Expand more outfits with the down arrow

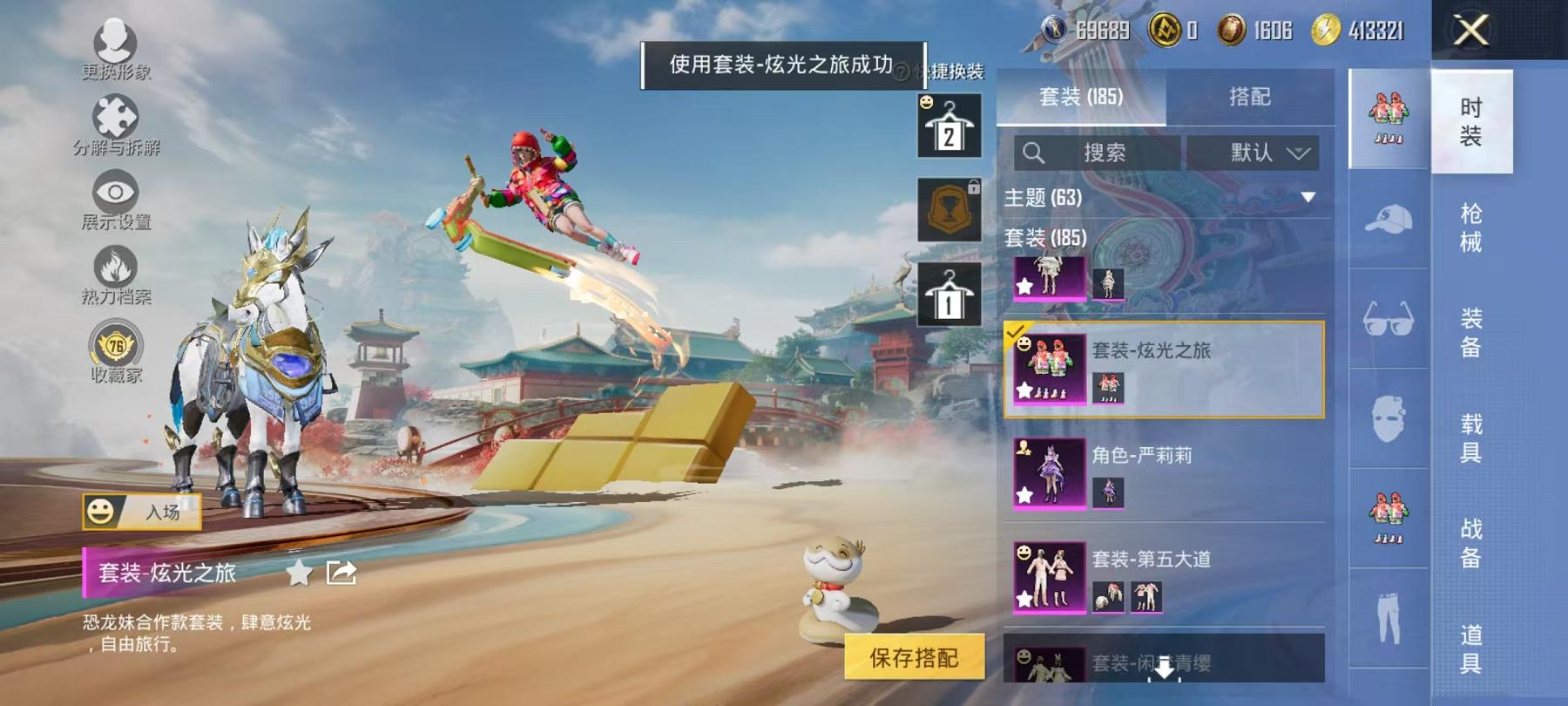pyautogui.click(x=1164, y=667)
